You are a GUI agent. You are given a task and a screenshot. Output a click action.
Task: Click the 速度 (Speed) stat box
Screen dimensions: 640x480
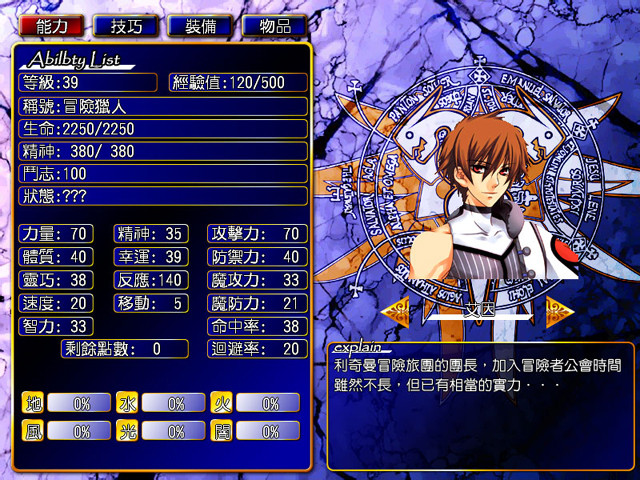[56, 302]
